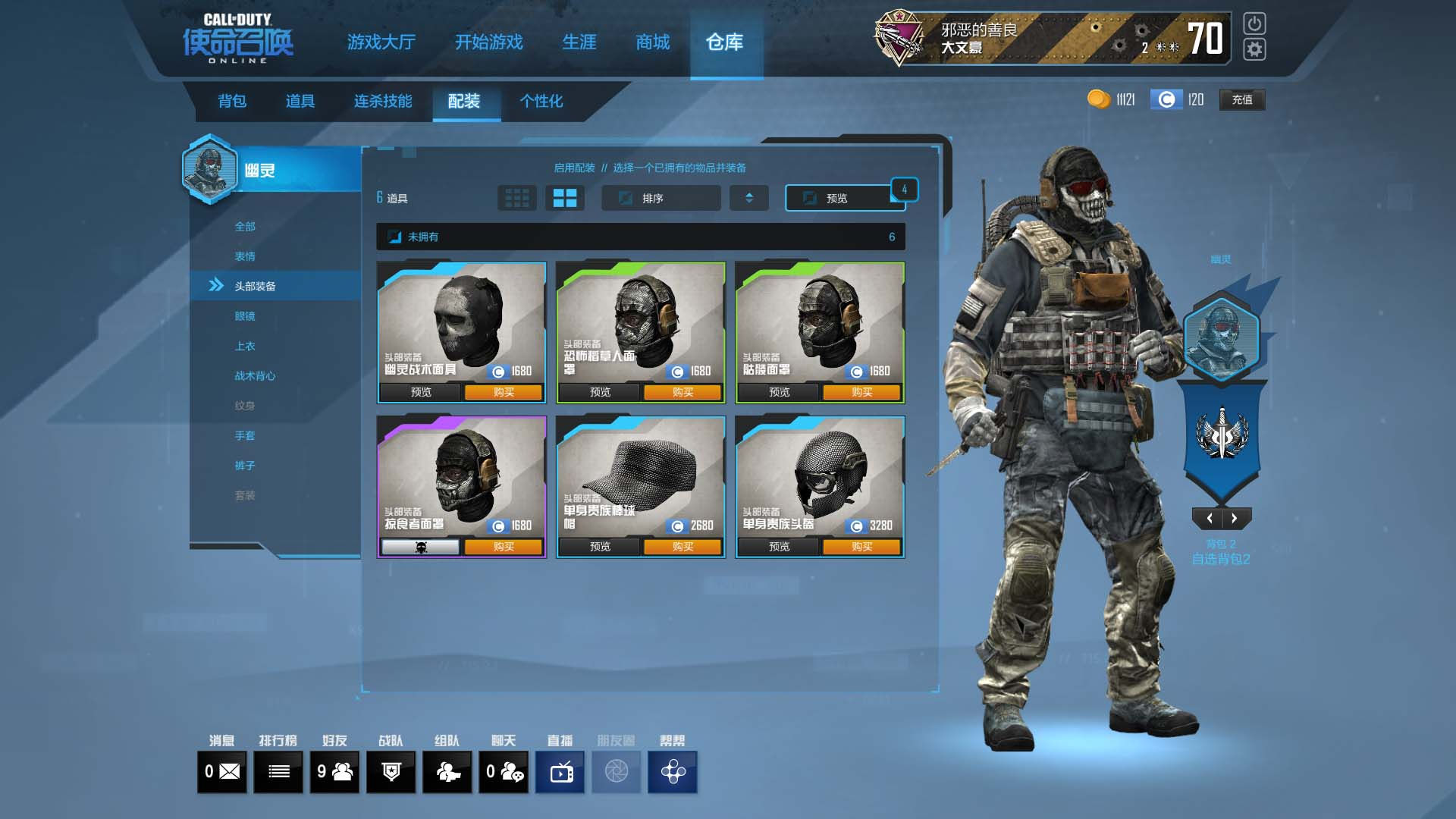
Task: Open the settings gear icon
Action: pyautogui.click(x=1254, y=49)
